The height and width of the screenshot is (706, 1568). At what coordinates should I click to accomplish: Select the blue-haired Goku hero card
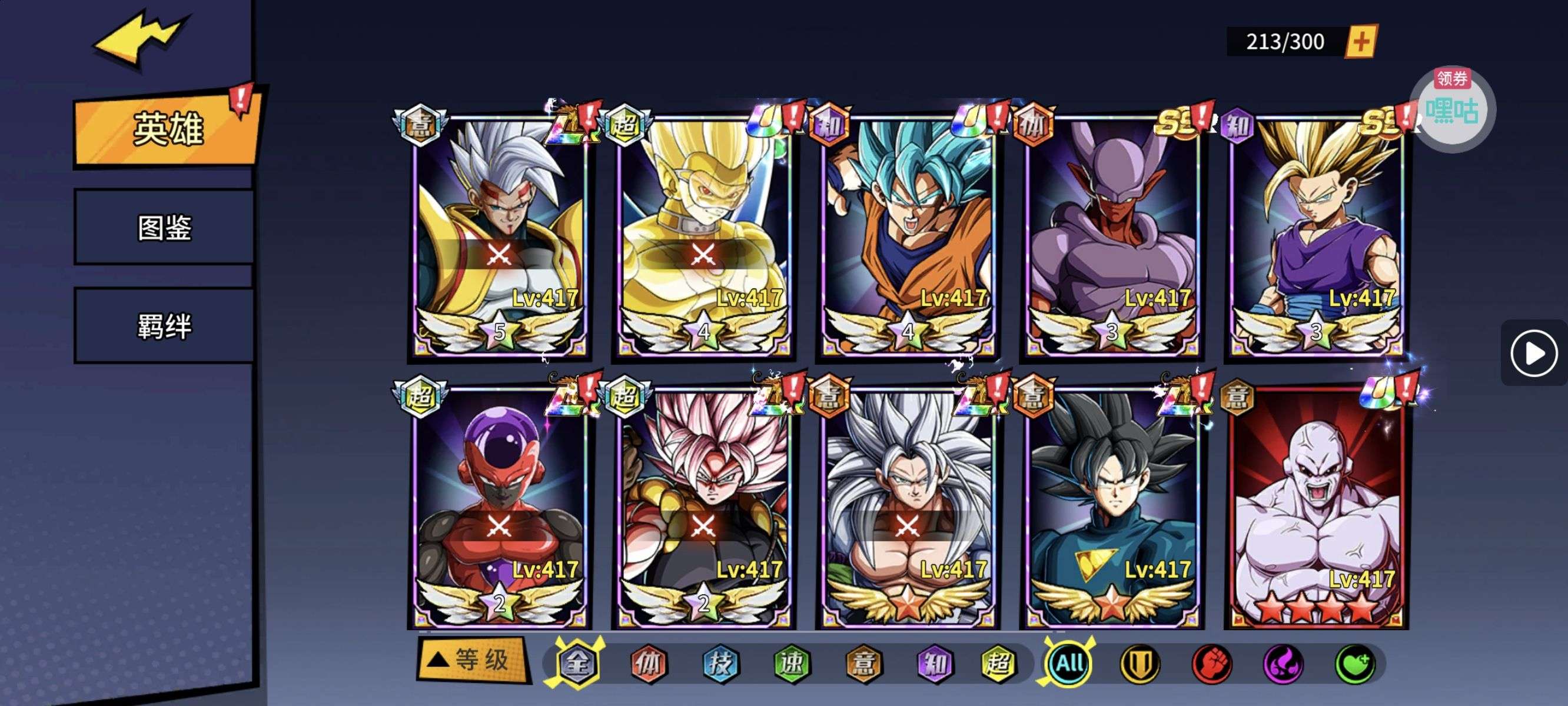pyautogui.click(x=908, y=237)
